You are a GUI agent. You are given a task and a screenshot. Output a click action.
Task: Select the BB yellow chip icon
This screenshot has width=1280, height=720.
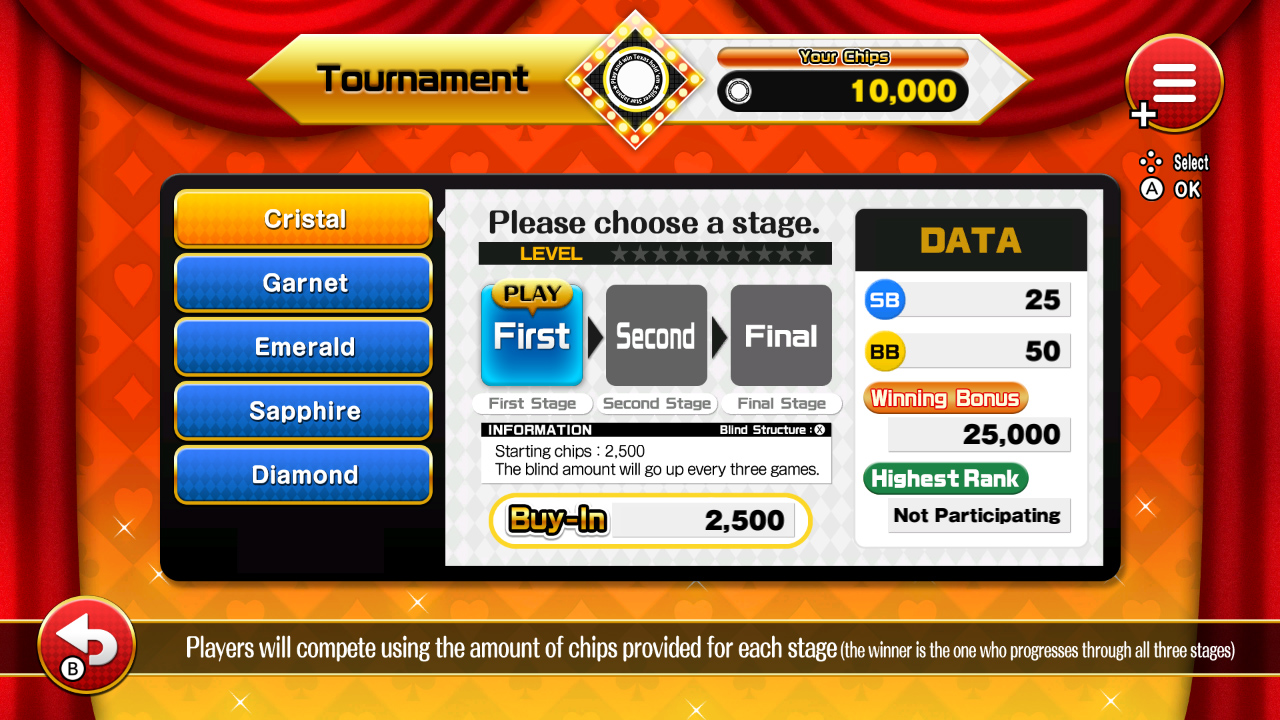pos(884,351)
